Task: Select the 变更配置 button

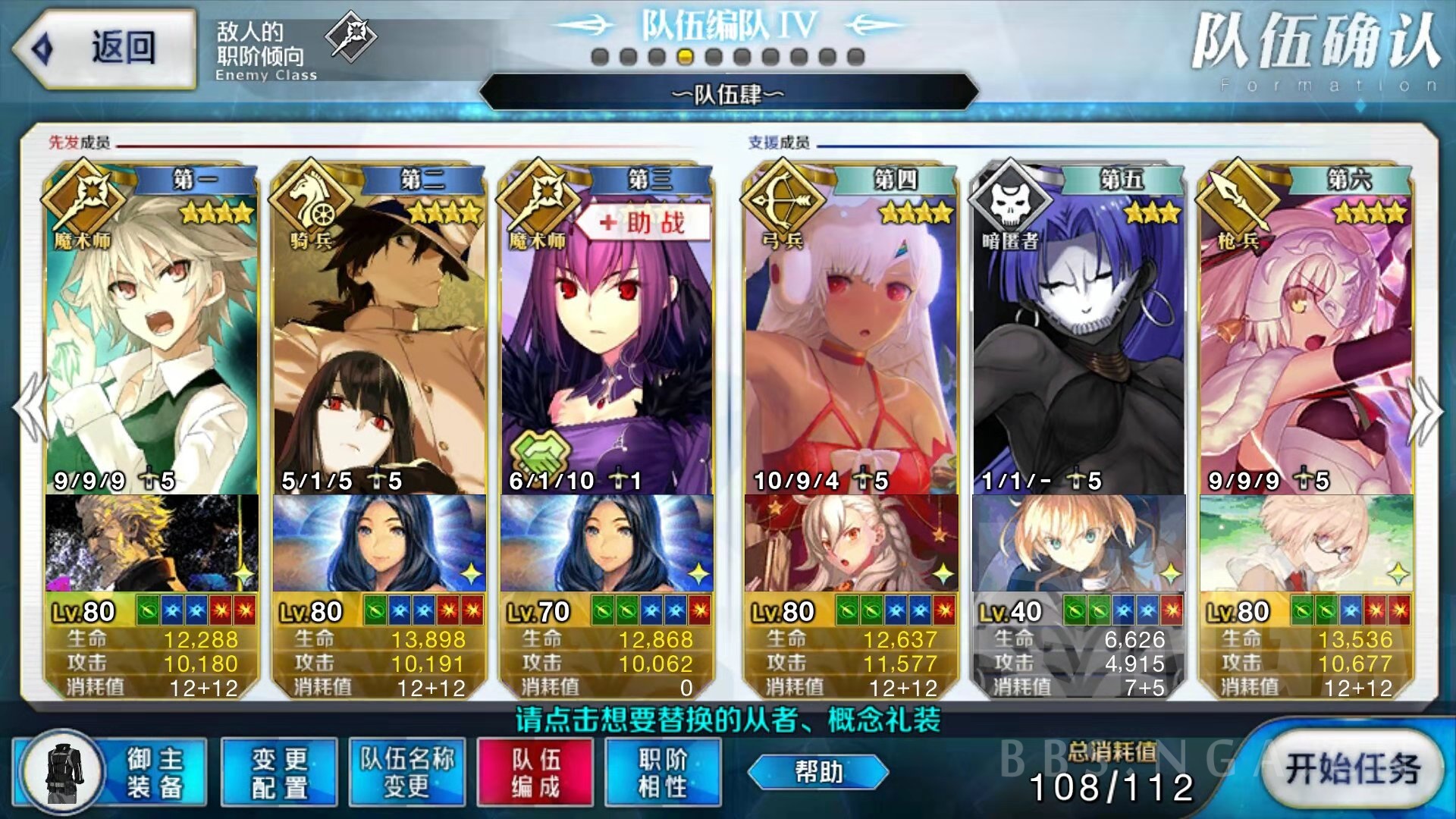Action: [279, 773]
